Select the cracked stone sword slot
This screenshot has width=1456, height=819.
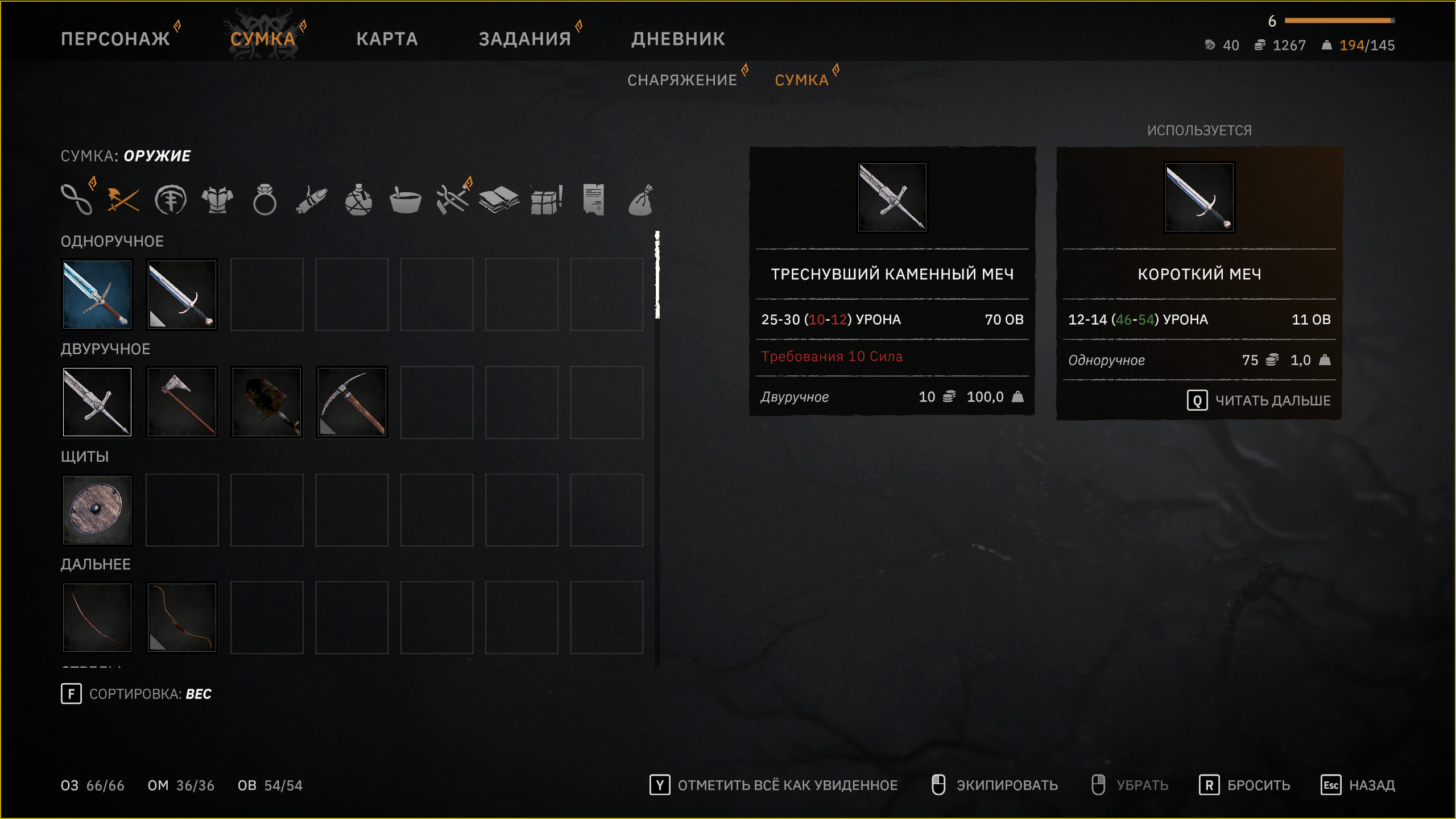click(x=97, y=402)
